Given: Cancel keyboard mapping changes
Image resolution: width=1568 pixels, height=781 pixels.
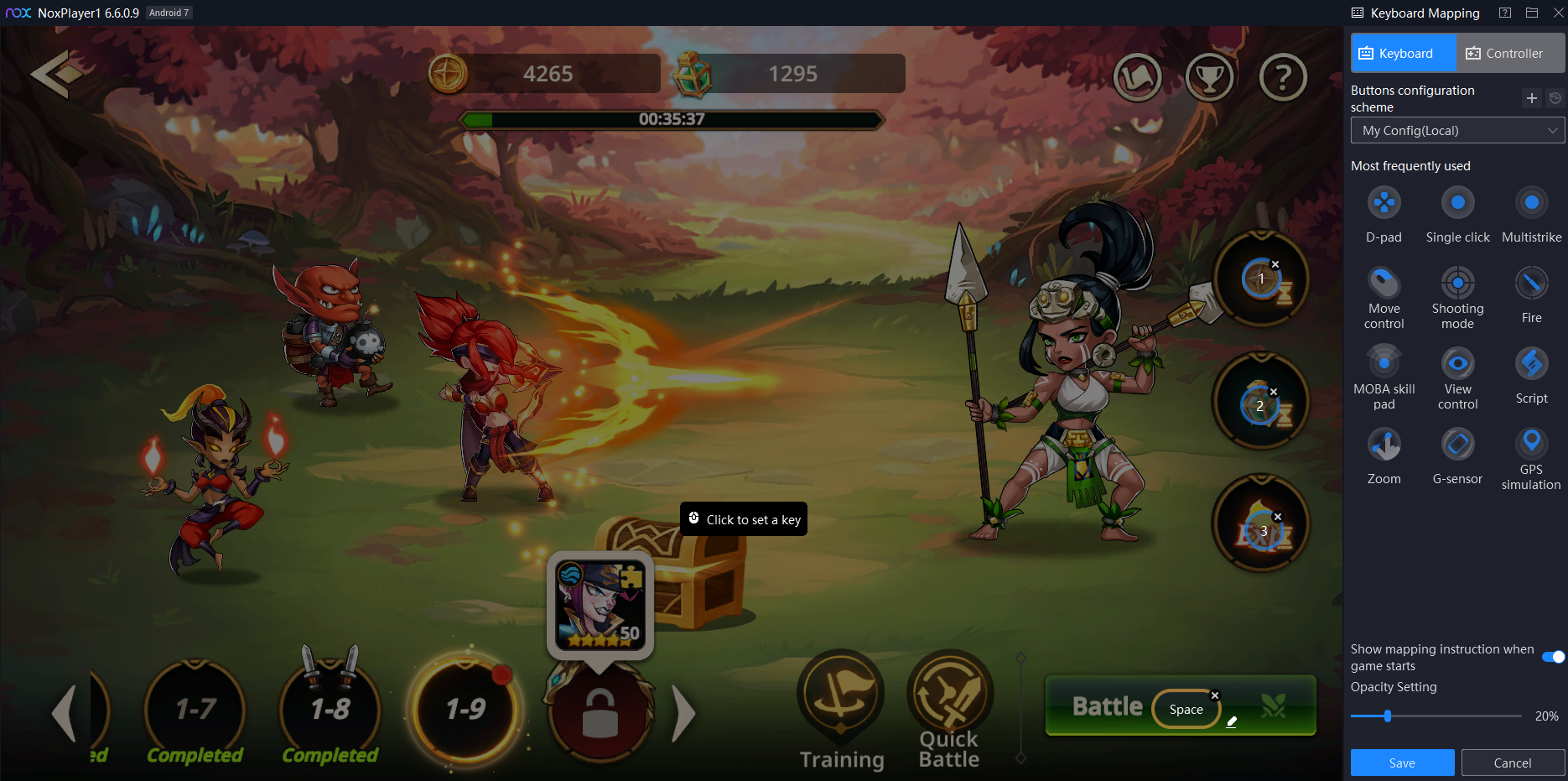Looking at the screenshot, I should 1512,763.
